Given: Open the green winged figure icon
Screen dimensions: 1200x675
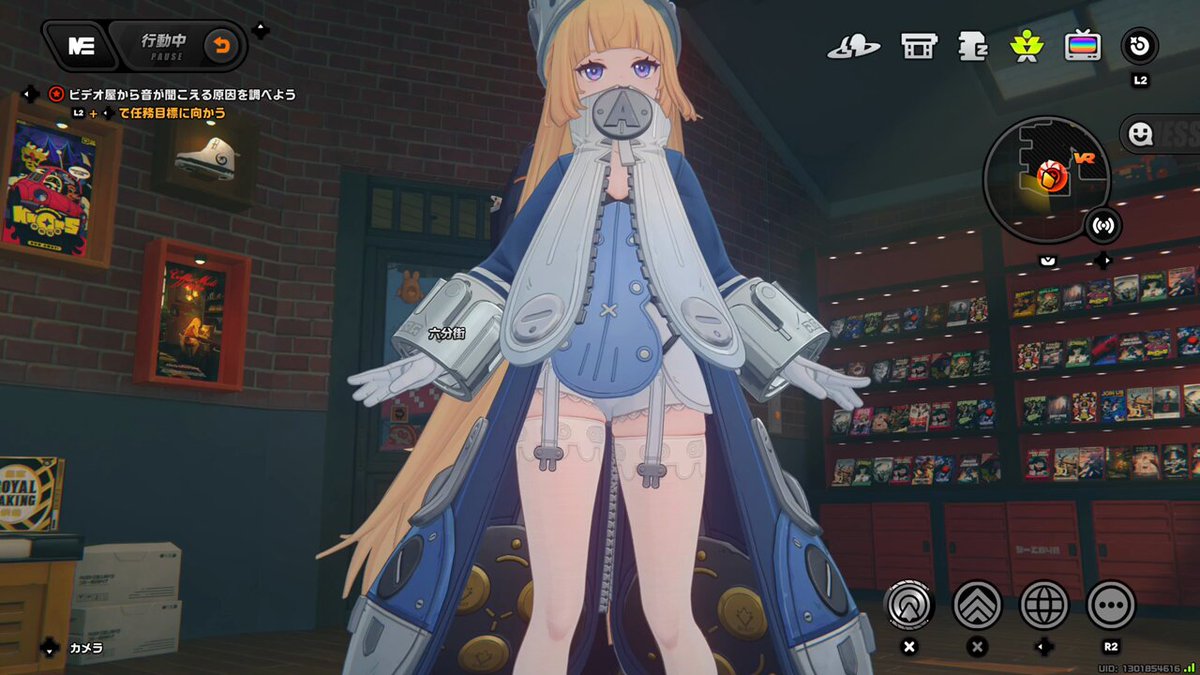Looking at the screenshot, I should (x=1027, y=46).
